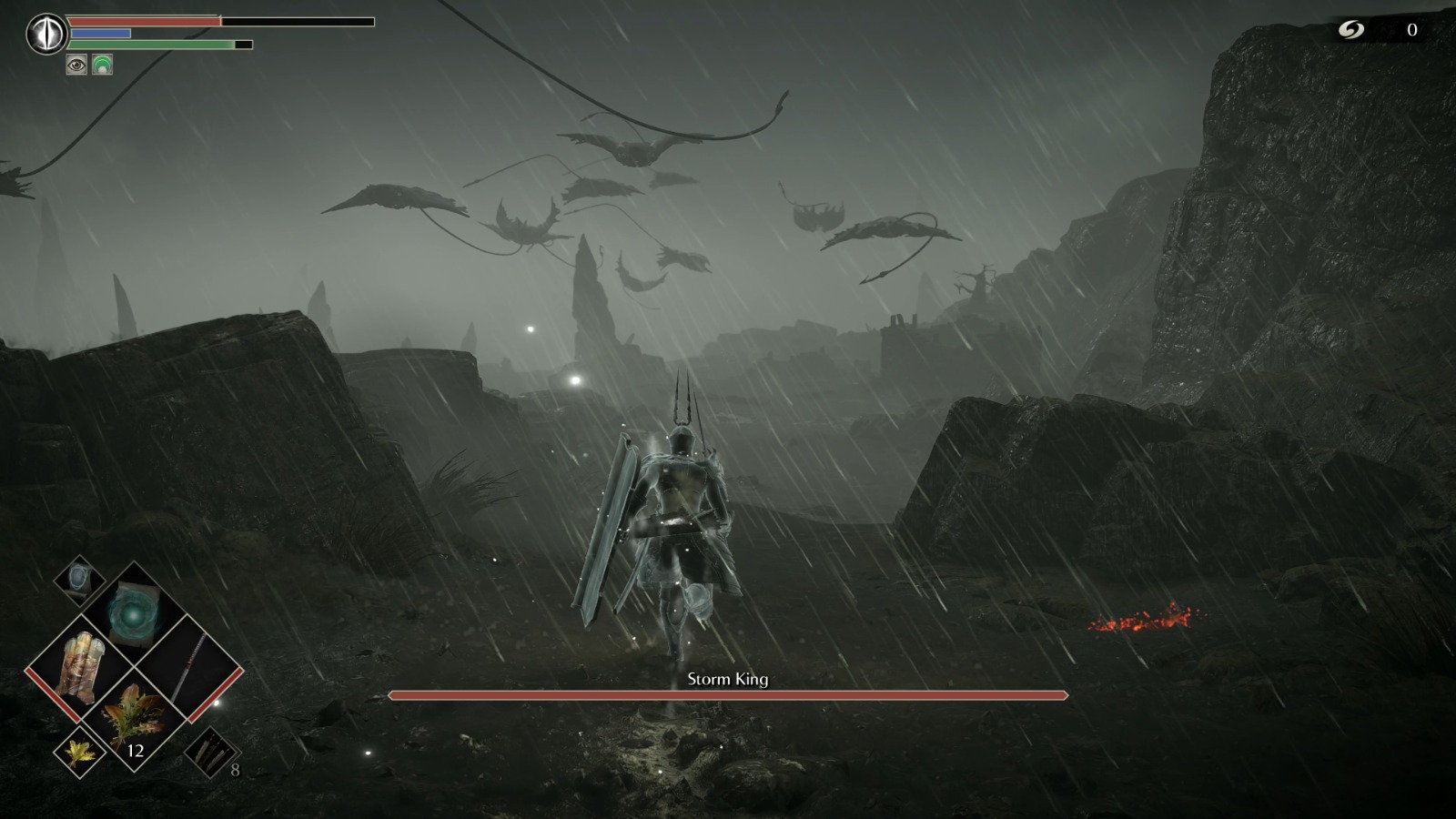1456x819 pixels.
Task: Toggle the green regeneration status icon
Action: (x=102, y=64)
